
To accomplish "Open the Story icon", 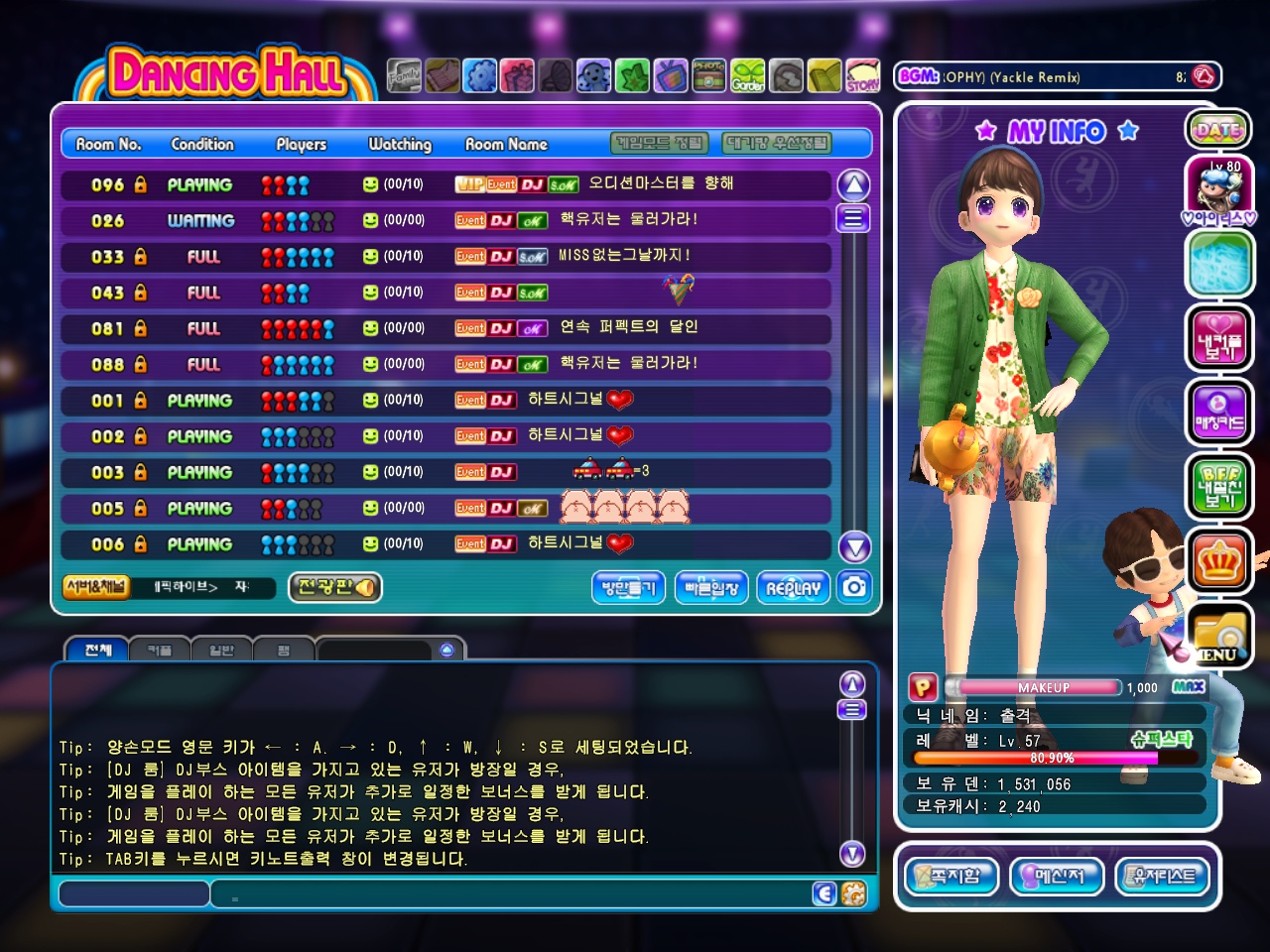I will (x=862, y=75).
